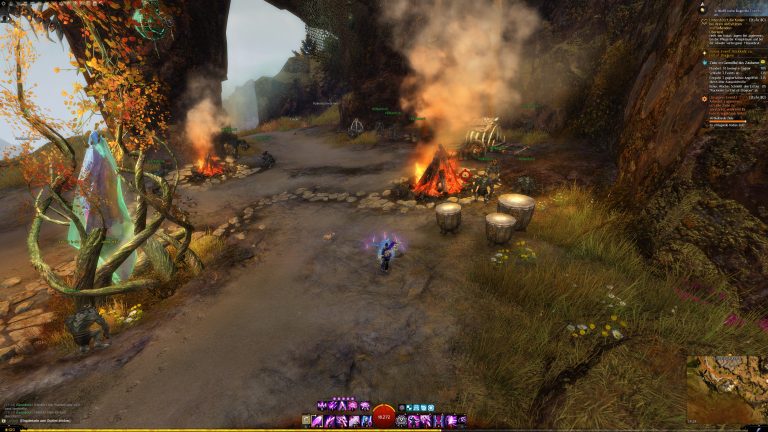
Task: Use the healing skill beside the health orb
Action: point(402,421)
